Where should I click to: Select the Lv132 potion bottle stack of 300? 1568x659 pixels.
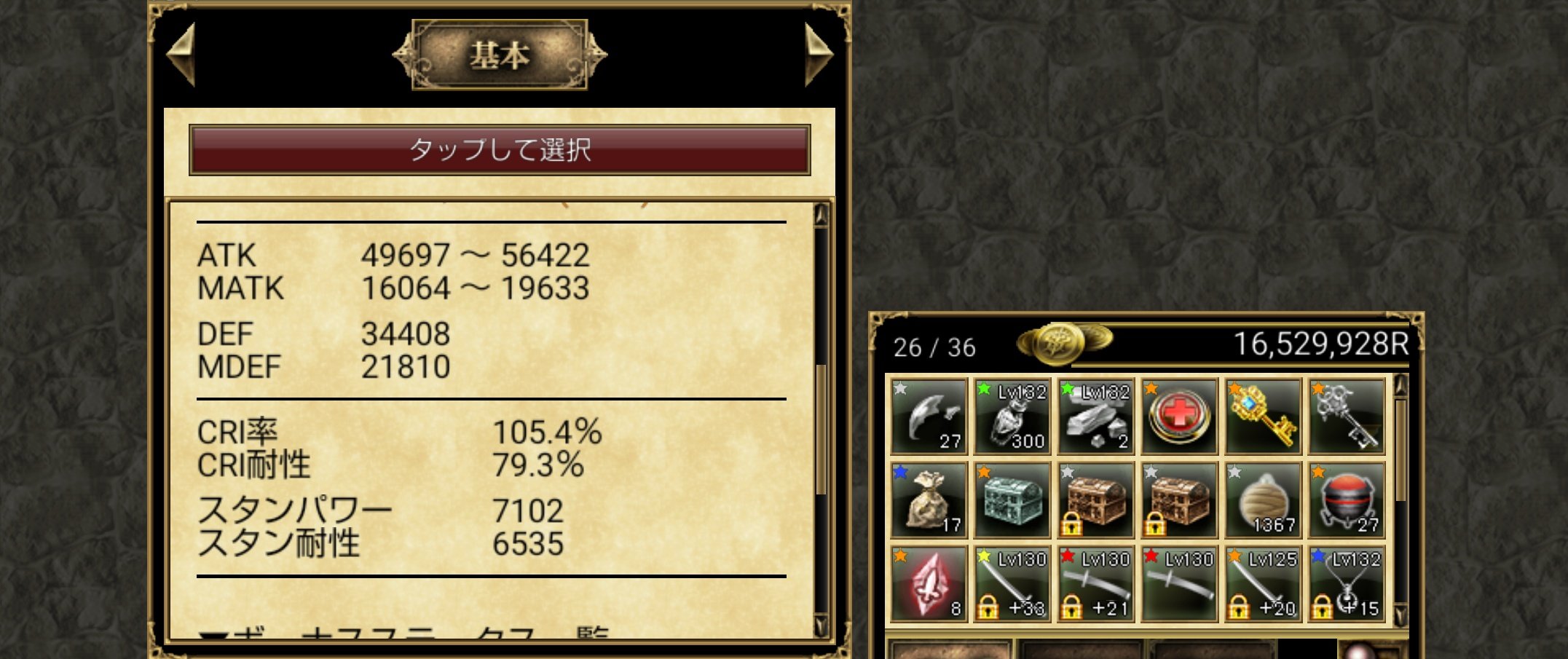[x=1012, y=415]
